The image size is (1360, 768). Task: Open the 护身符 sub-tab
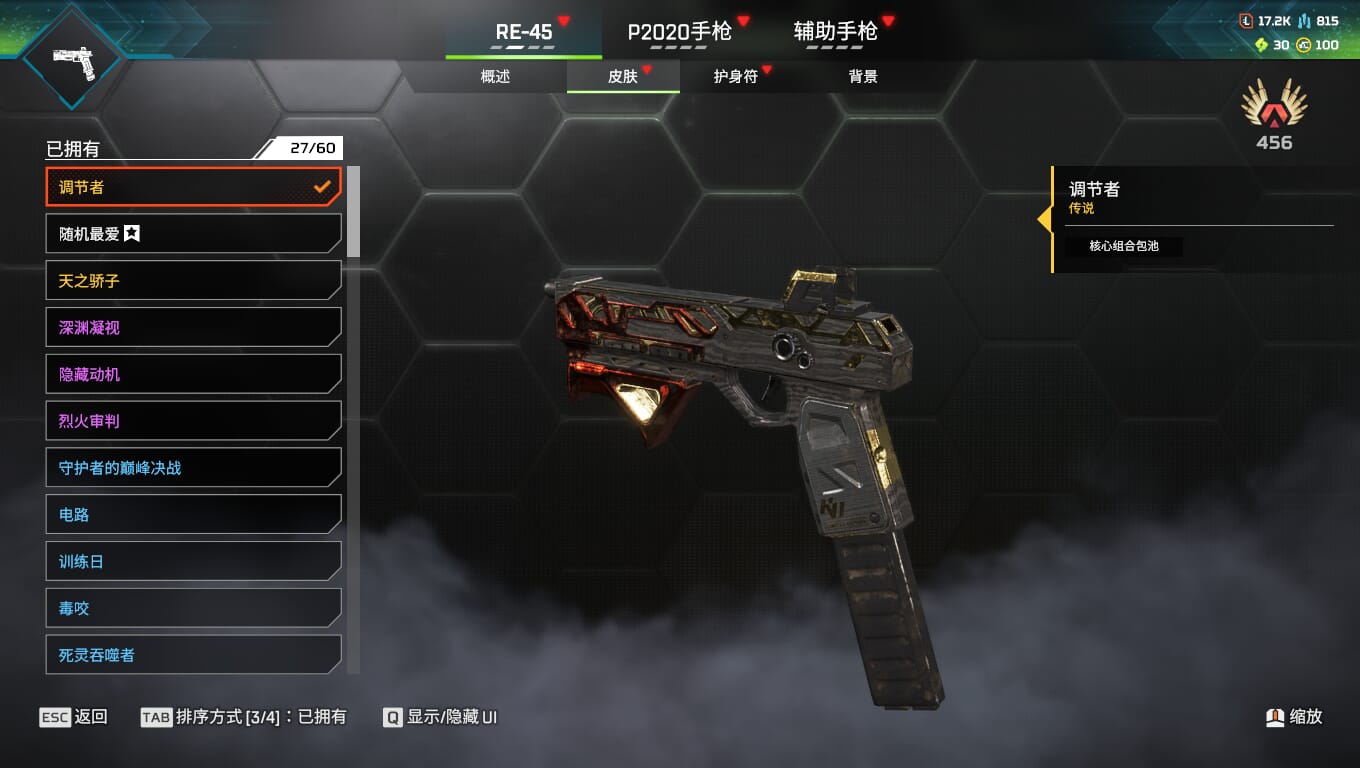pos(735,77)
